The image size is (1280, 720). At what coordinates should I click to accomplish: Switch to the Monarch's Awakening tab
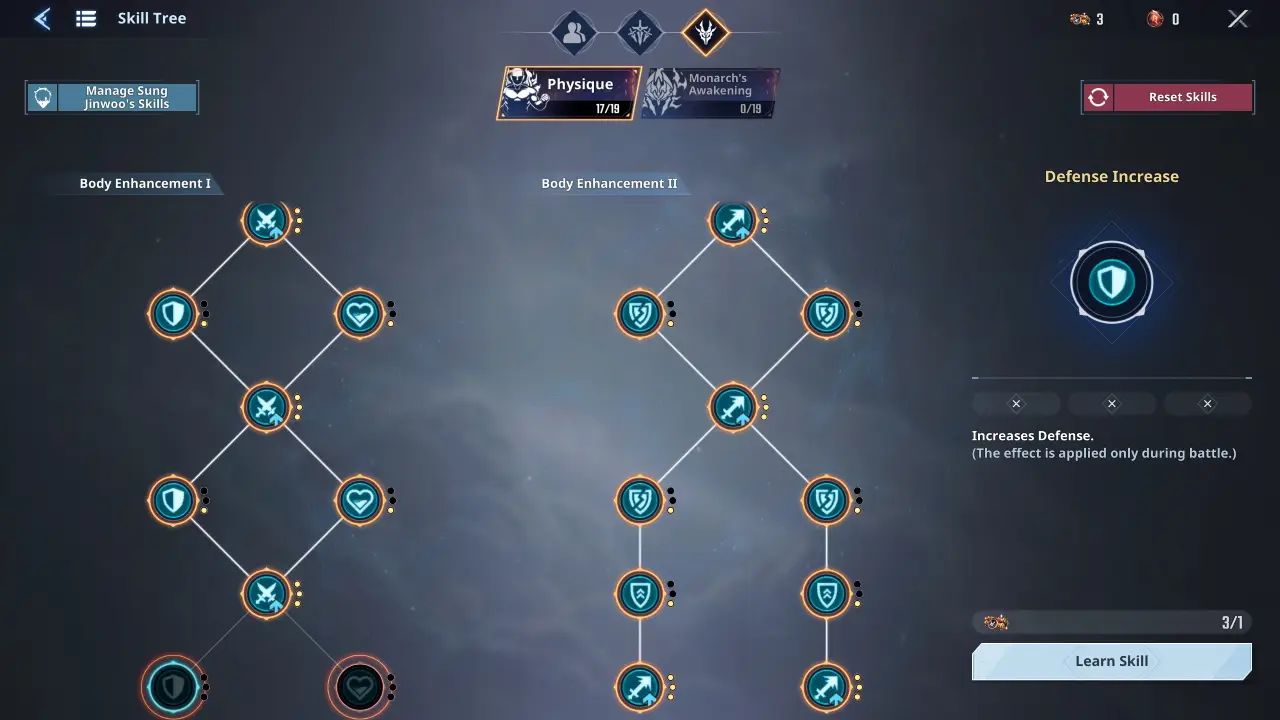coord(710,93)
